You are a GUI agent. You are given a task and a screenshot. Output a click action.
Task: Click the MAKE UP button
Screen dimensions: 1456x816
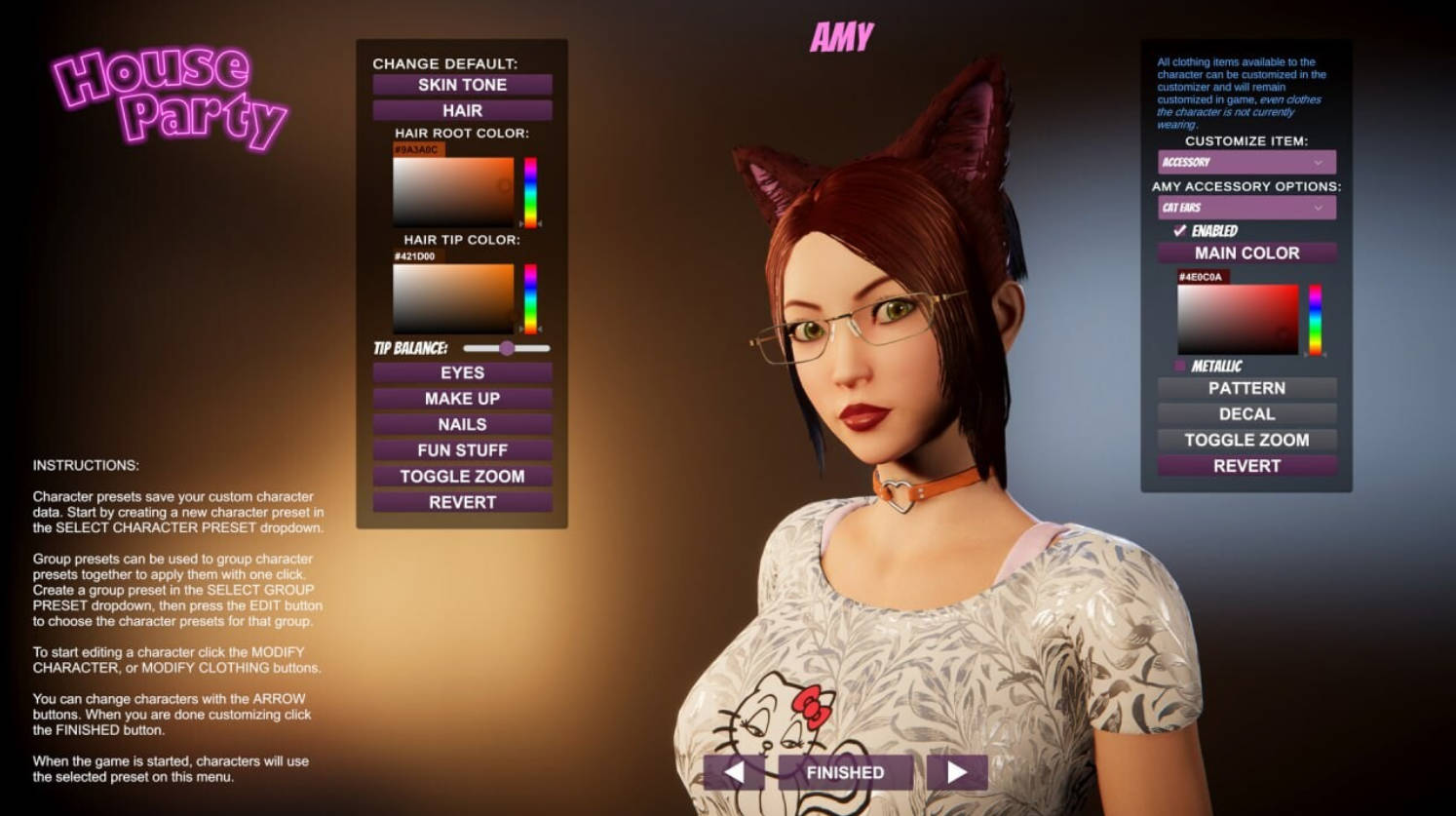tap(462, 398)
